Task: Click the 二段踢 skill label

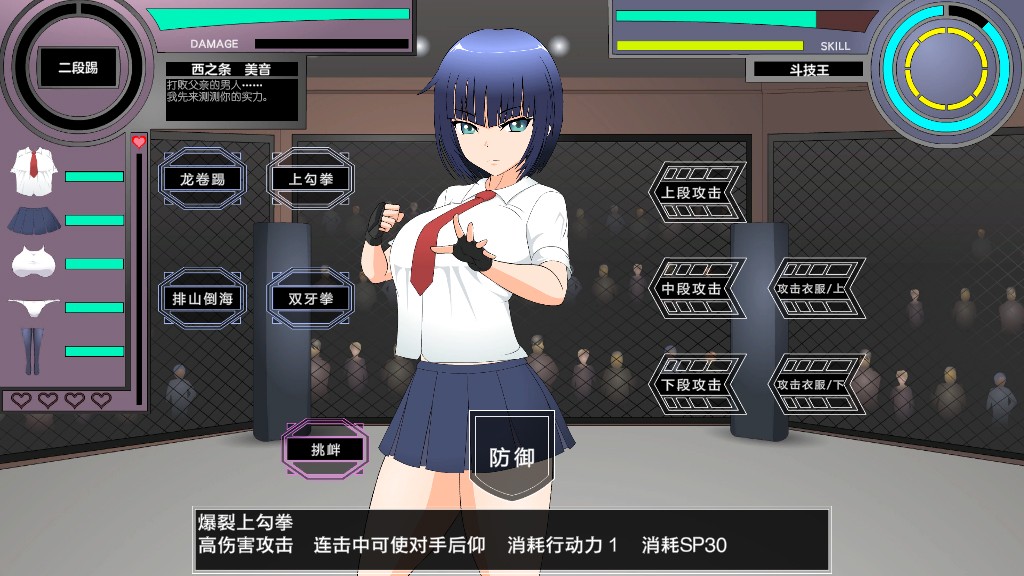Action: pyautogui.click(x=77, y=68)
